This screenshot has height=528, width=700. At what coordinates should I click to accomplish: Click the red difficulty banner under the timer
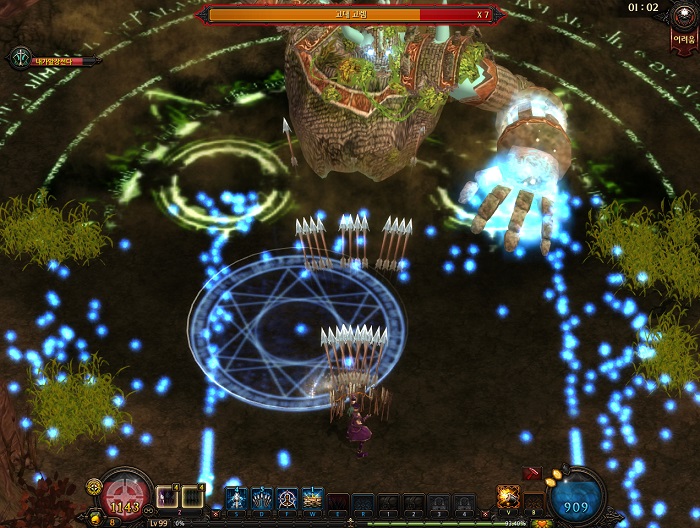pos(684,38)
